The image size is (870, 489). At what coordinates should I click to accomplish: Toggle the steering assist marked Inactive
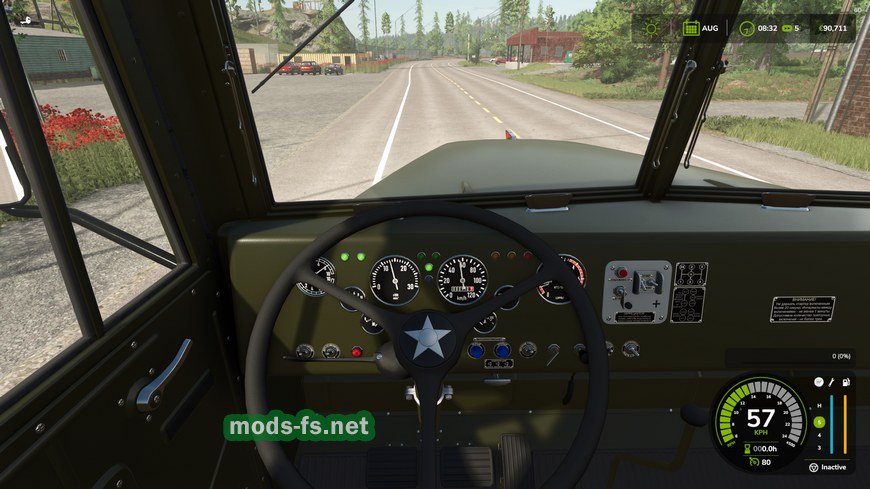coord(814,467)
